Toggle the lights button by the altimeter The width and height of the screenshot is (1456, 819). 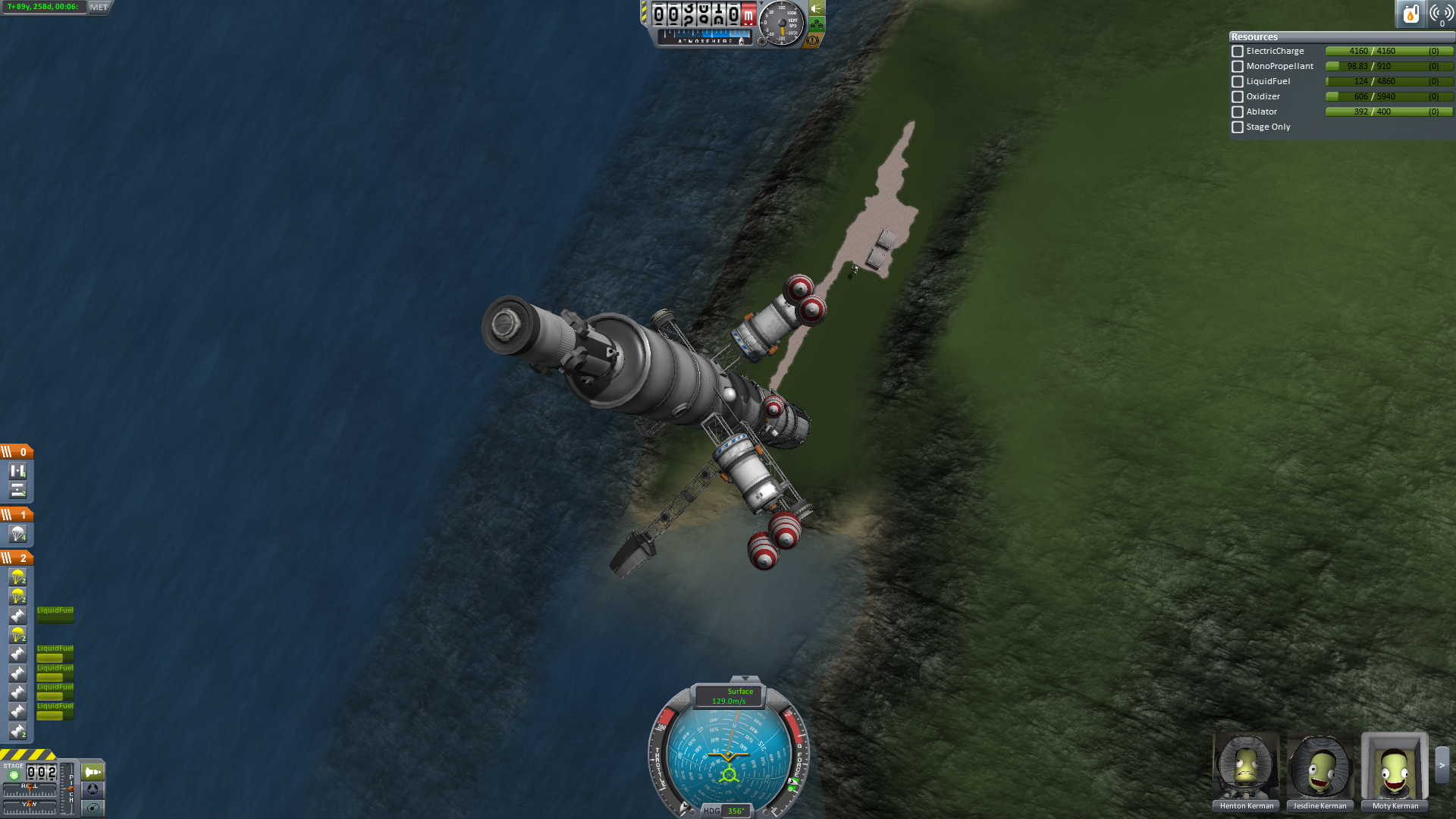pyautogui.click(x=817, y=8)
